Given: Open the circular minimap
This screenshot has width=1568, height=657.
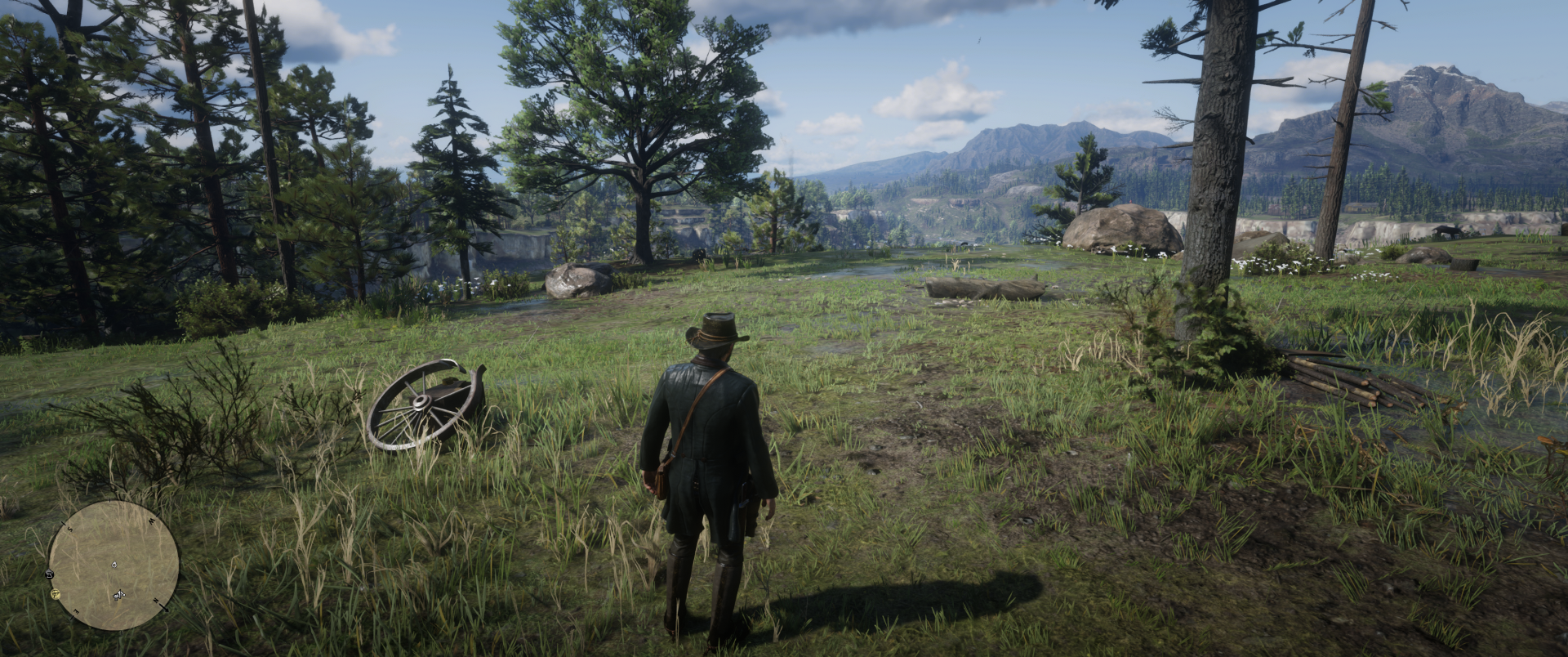Looking at the screenshot, I should coord(114,565).
